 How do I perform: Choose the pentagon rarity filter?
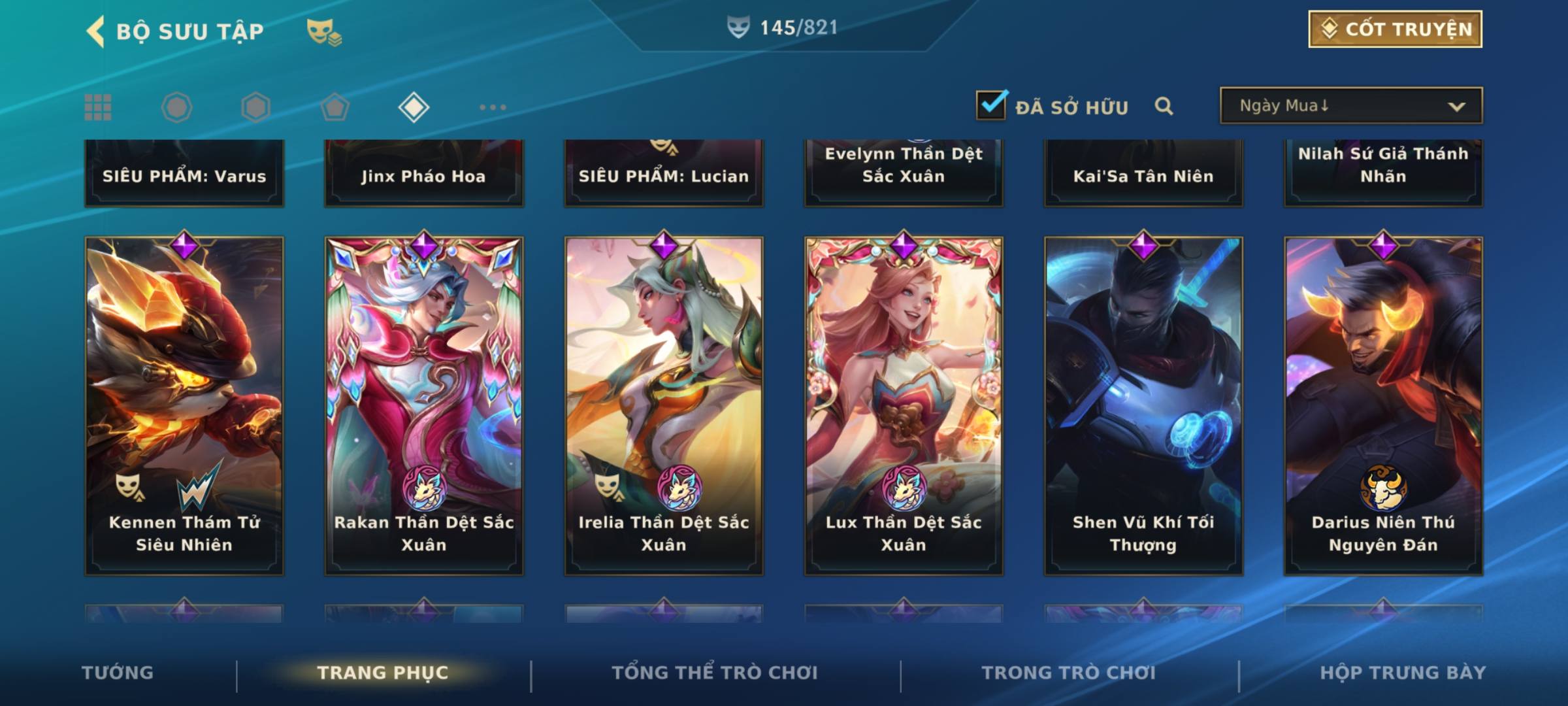[335, 107]
